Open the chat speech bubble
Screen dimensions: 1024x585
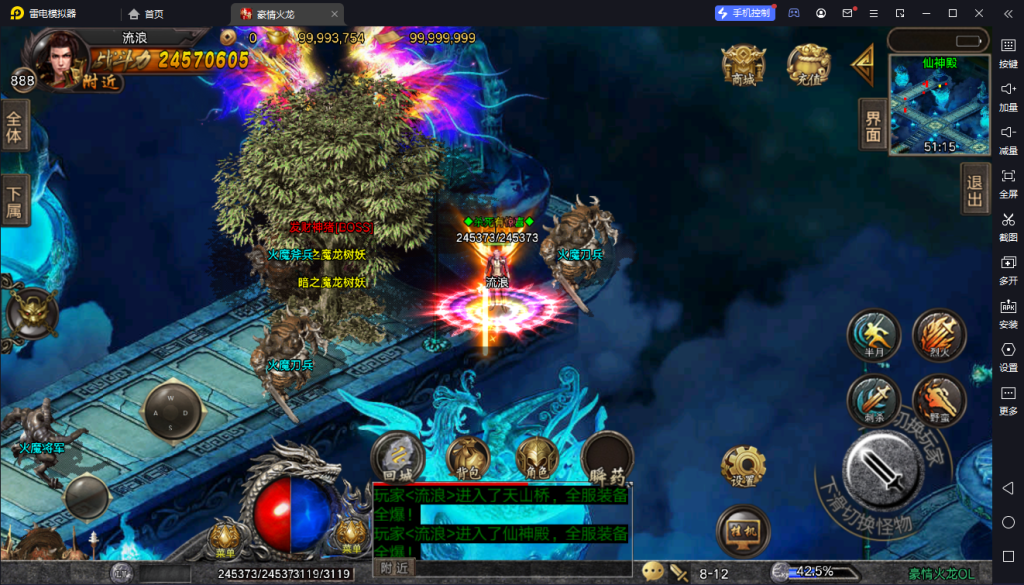[653, 572]
